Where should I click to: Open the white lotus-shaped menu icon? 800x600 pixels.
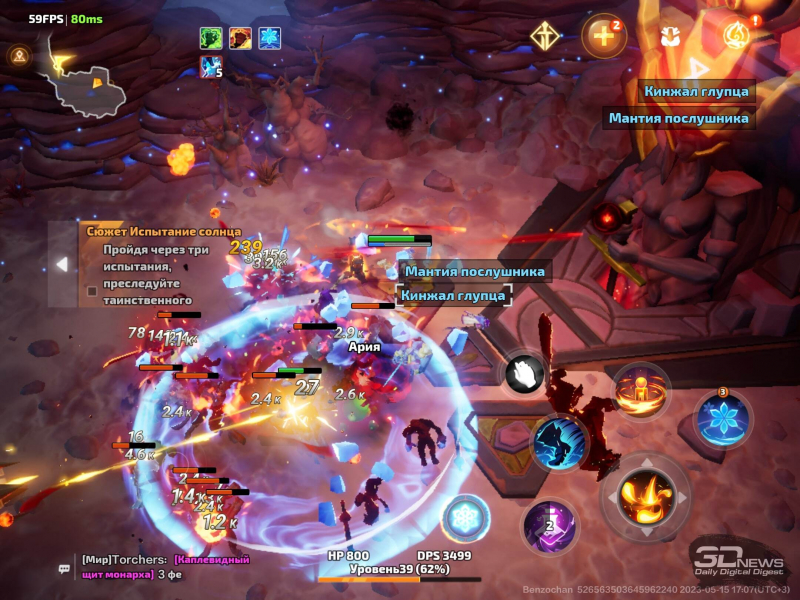click(669, 36)
